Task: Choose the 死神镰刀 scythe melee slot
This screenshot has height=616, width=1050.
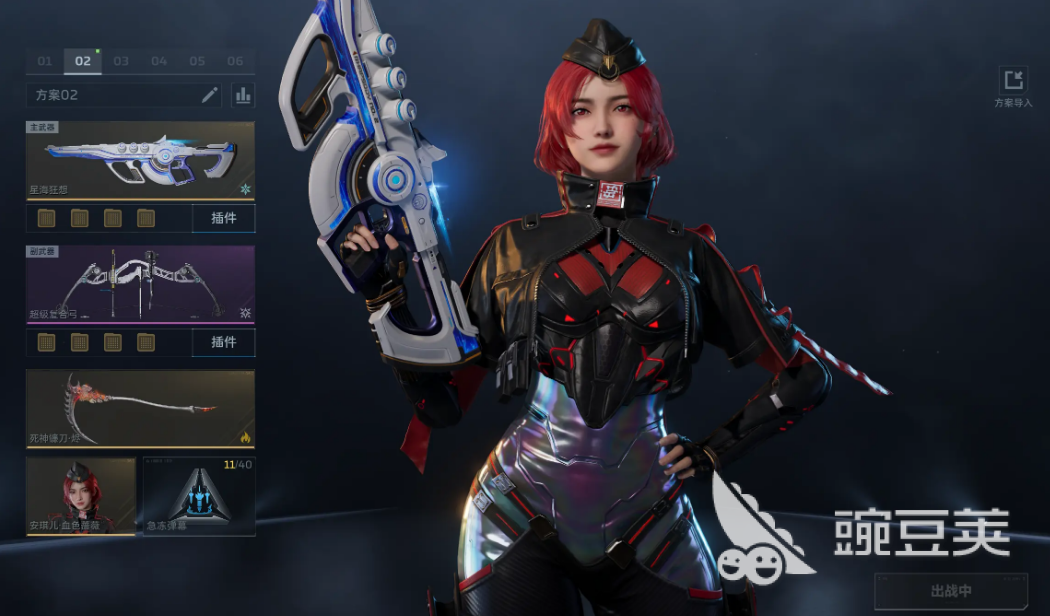Action: (140, 408)
